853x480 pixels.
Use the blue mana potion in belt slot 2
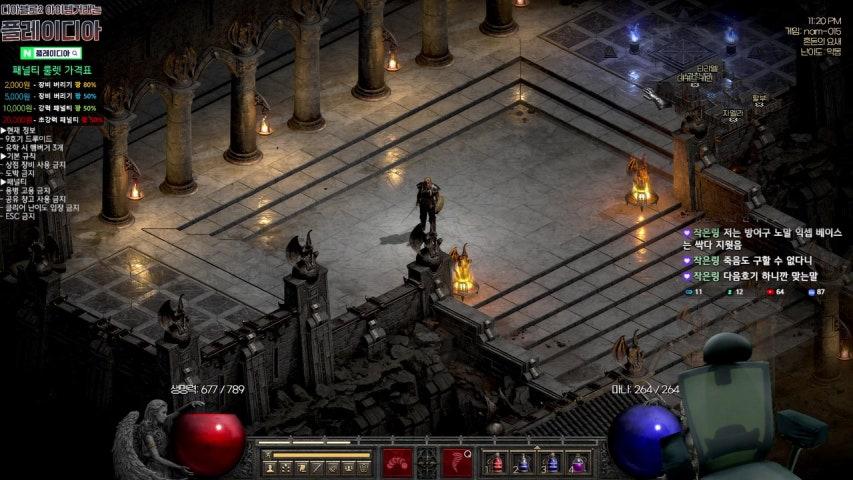click(523, 463)
